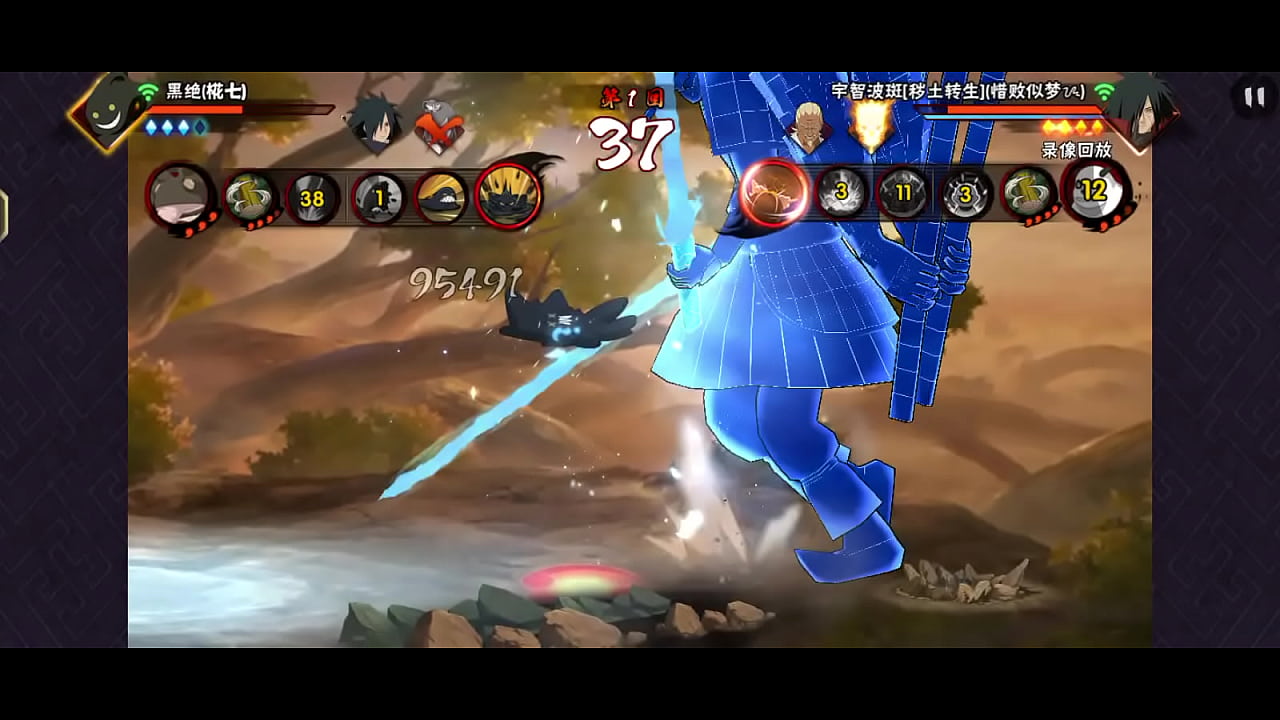The image size is (1280, 720).
Task: Activate the glowing red-orange skill icon
Action: pyautogui.click(x=775, y=192)
